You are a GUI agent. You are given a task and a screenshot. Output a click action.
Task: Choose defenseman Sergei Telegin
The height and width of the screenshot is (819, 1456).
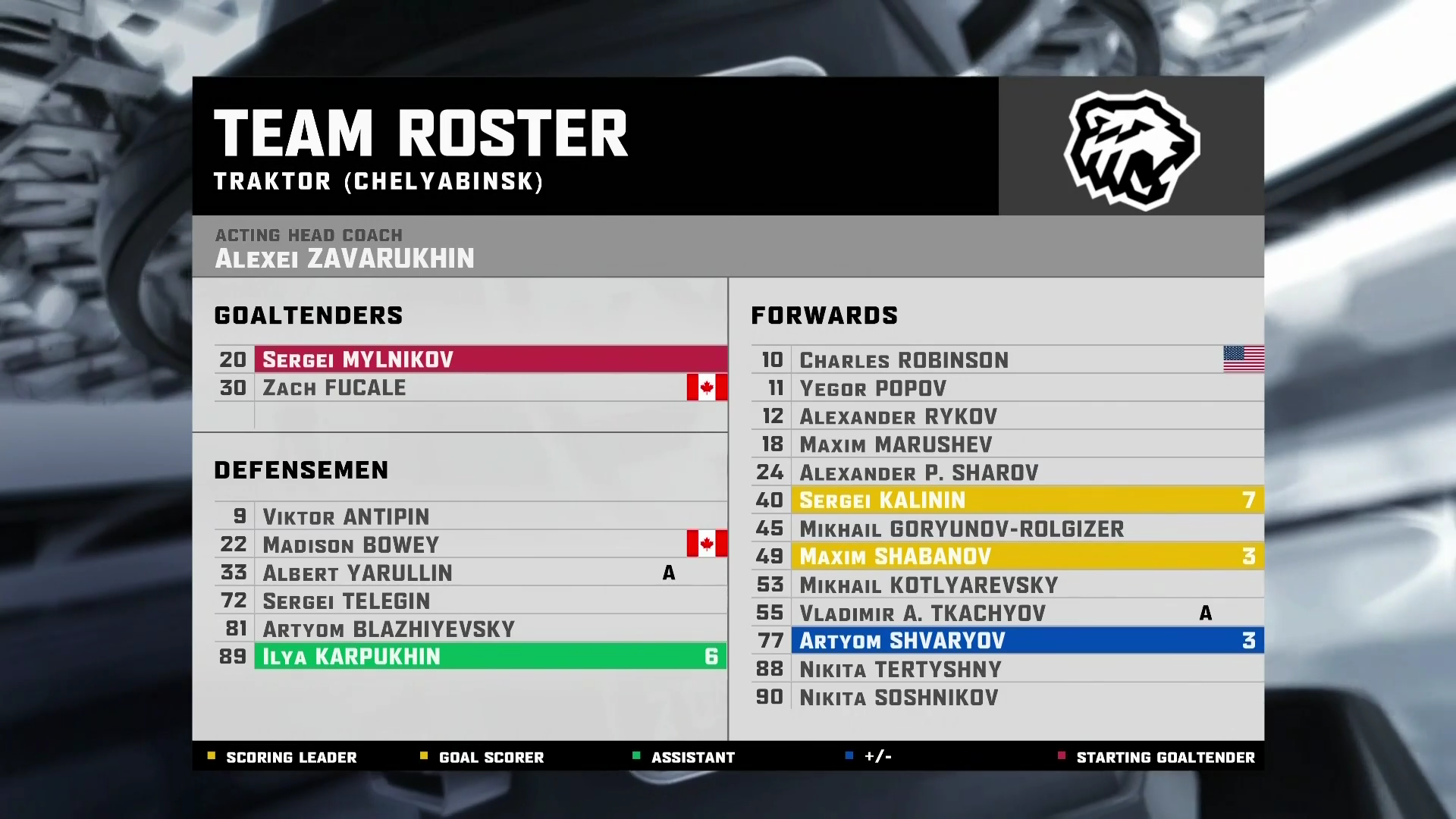(x=470, y=601)
